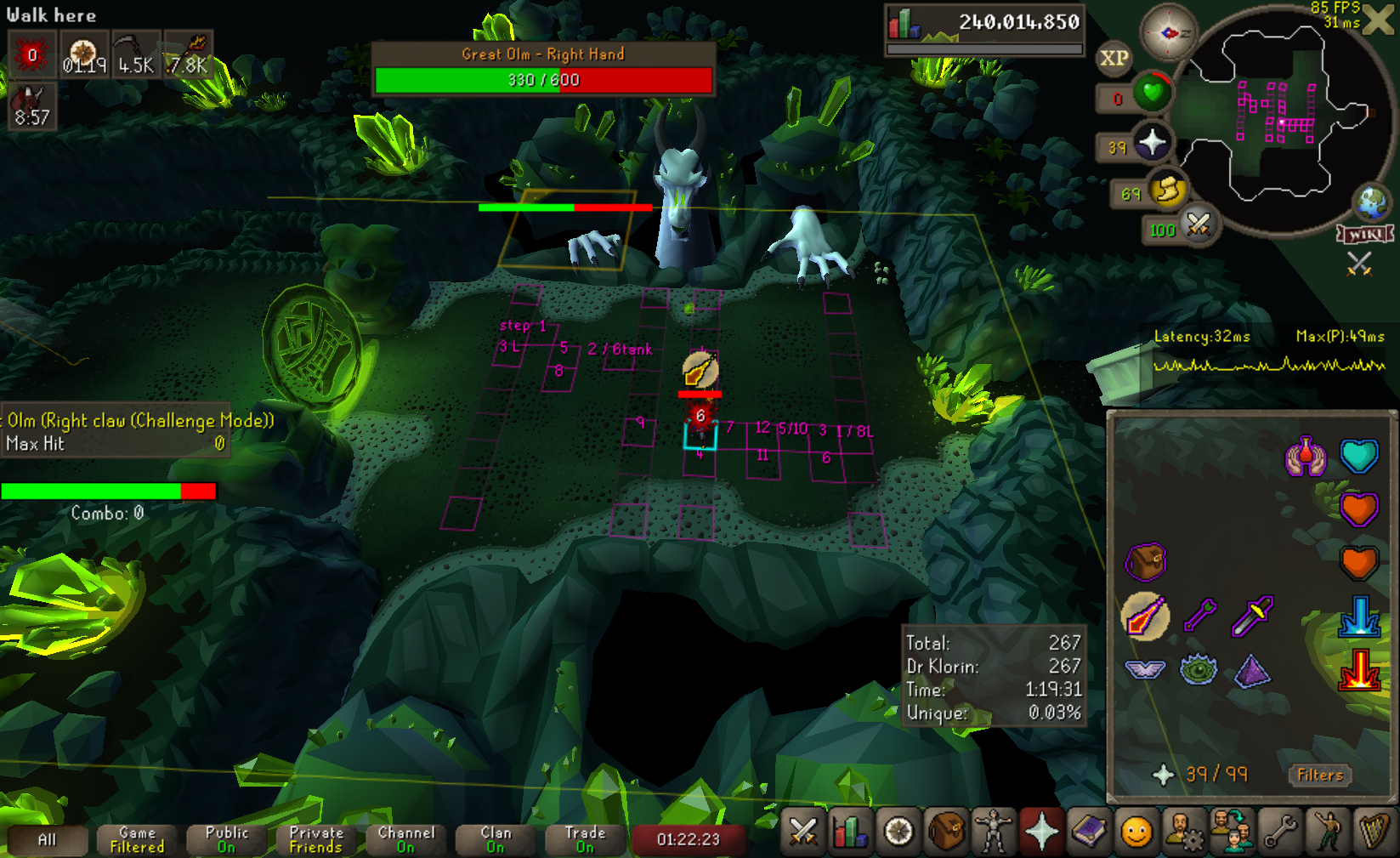The height and width of the screenshot is (858, 1400).
Task: Open the prayer Filters
Action: 1320,775
